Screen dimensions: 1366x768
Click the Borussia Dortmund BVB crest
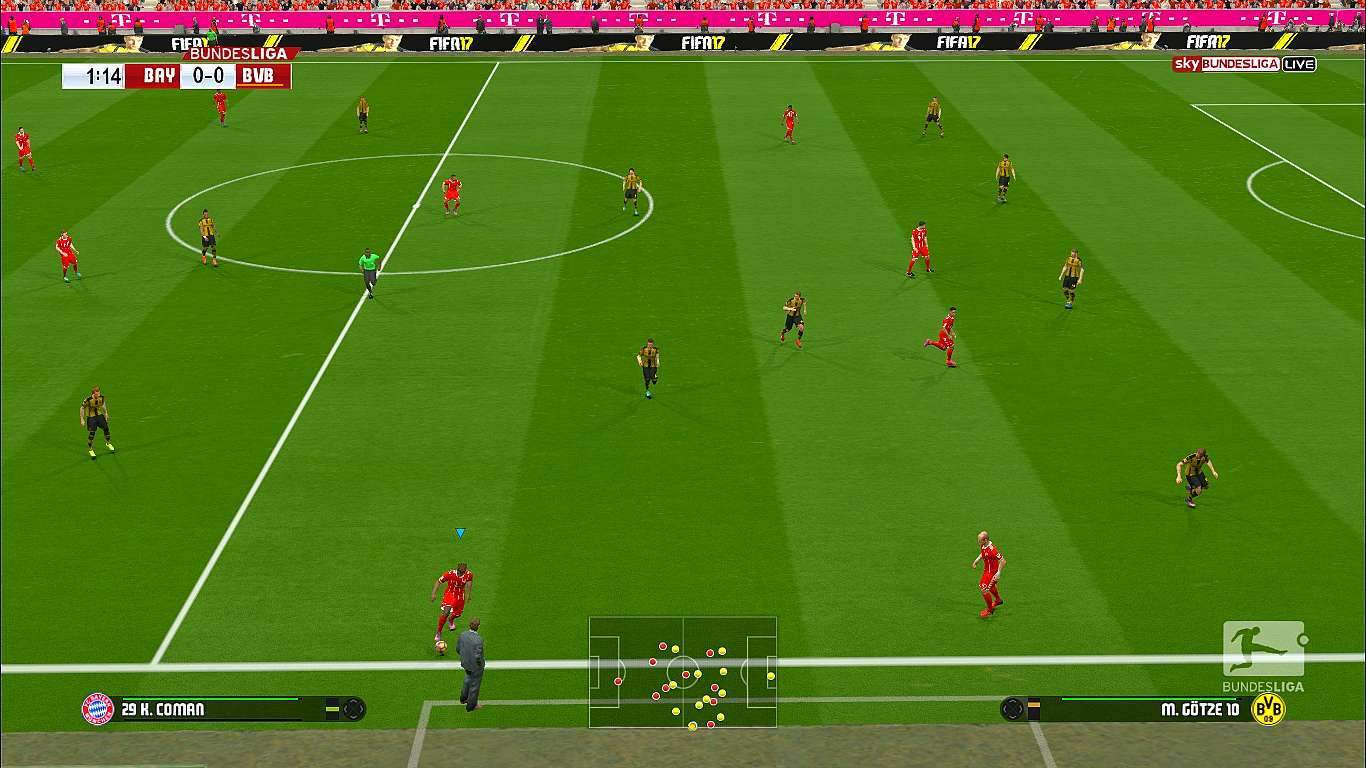click(x=1268, y=709)
